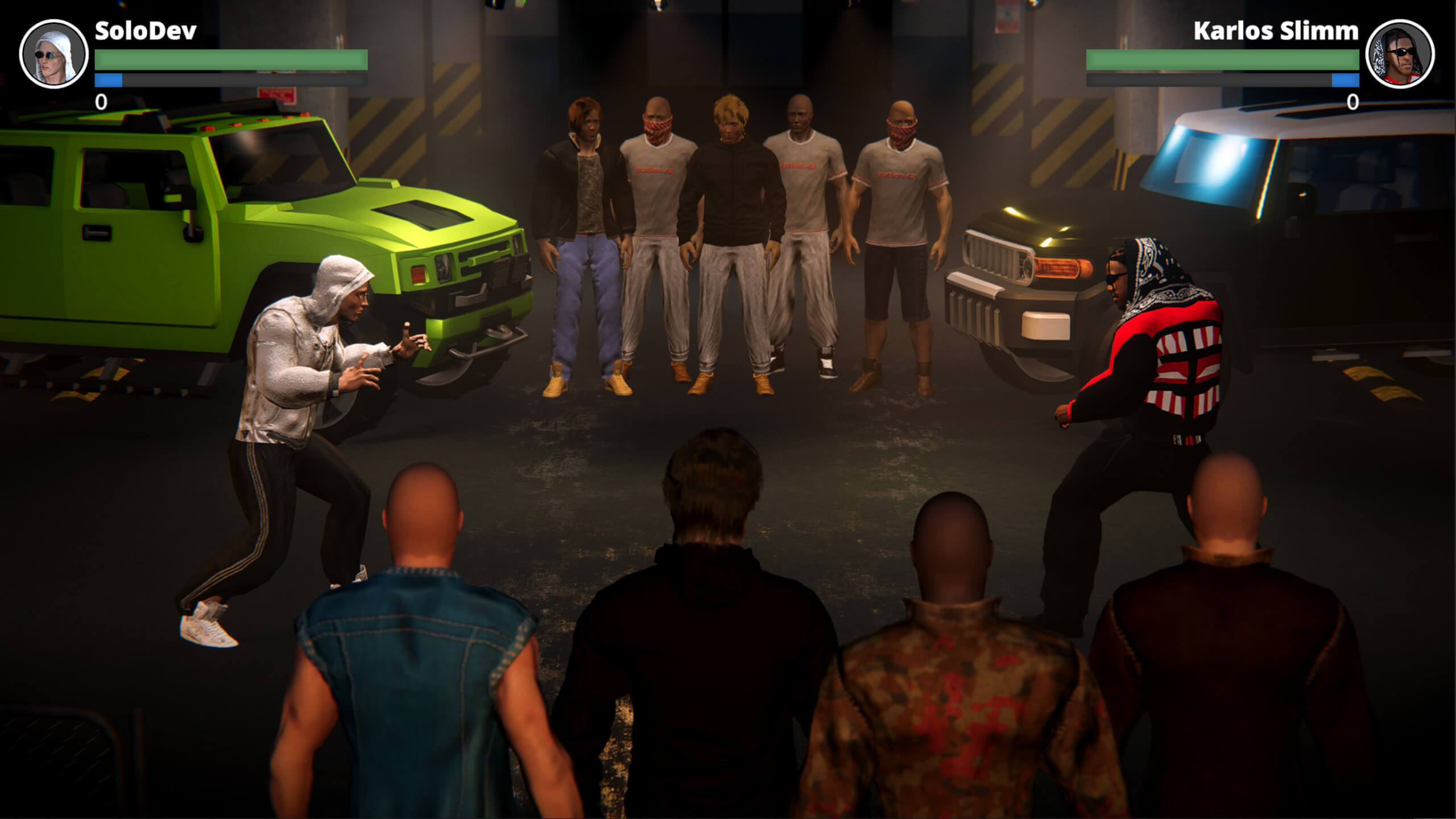Screen dimensions: 1456x819
Task: Click SoloDev's score counter showing 0
Action: tap(101, 102)
